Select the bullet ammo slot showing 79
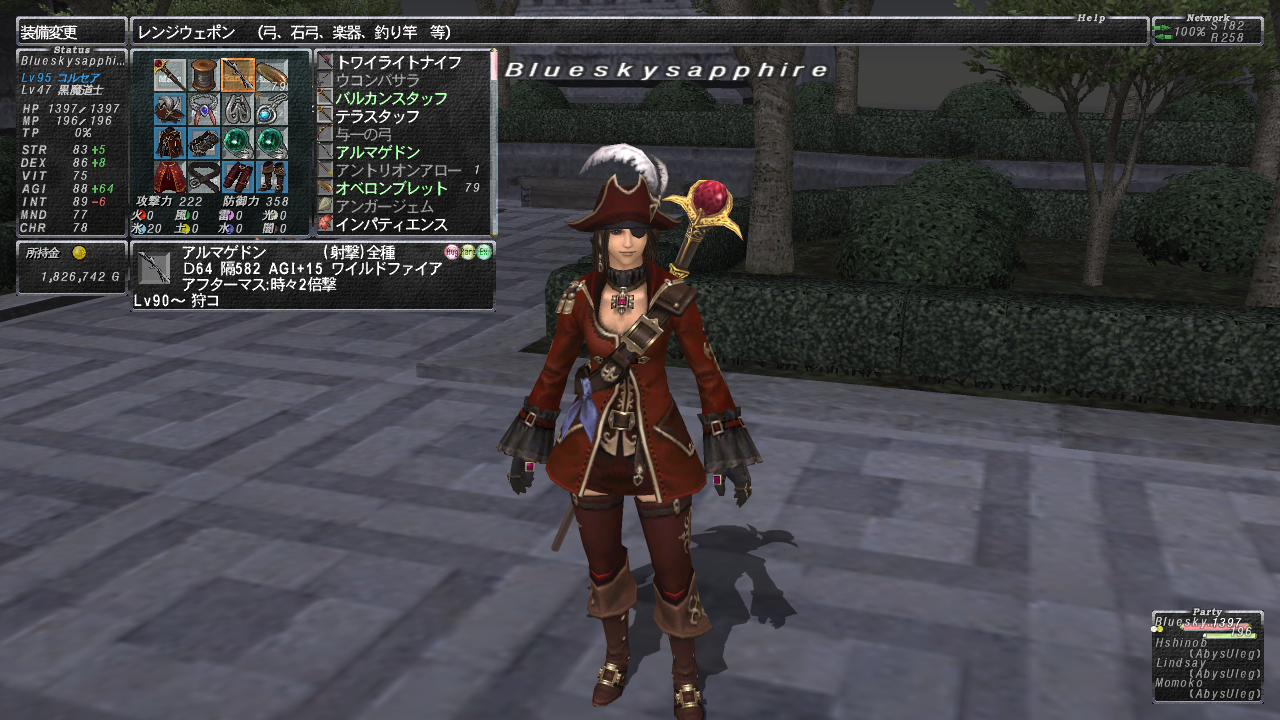Image resolution: width=1280 pixels, height=720 pixels. click(x=271, y=75)
